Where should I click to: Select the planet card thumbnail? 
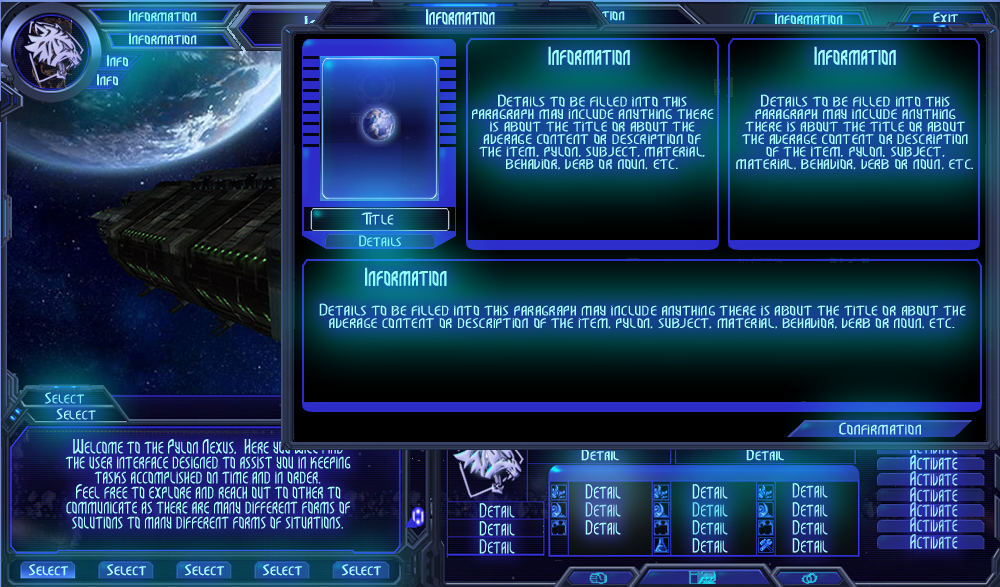(x=379, y=127)
